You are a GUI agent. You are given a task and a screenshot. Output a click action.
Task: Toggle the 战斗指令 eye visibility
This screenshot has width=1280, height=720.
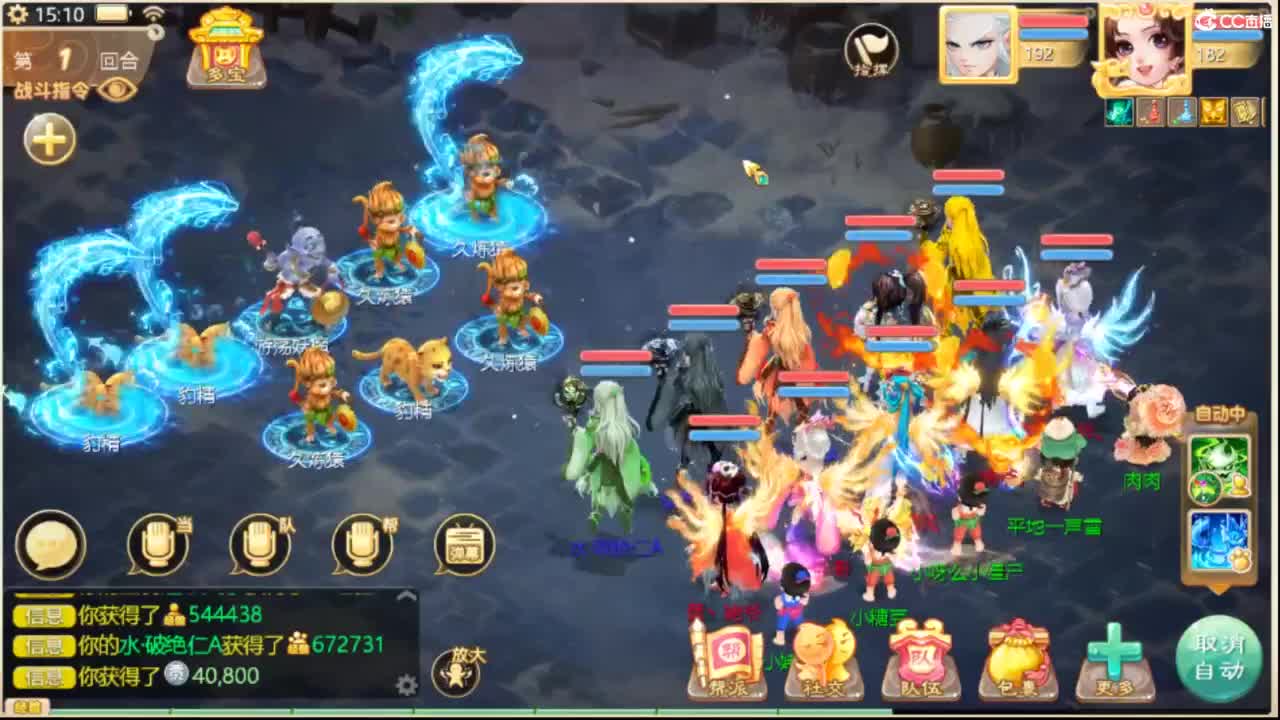120,90
